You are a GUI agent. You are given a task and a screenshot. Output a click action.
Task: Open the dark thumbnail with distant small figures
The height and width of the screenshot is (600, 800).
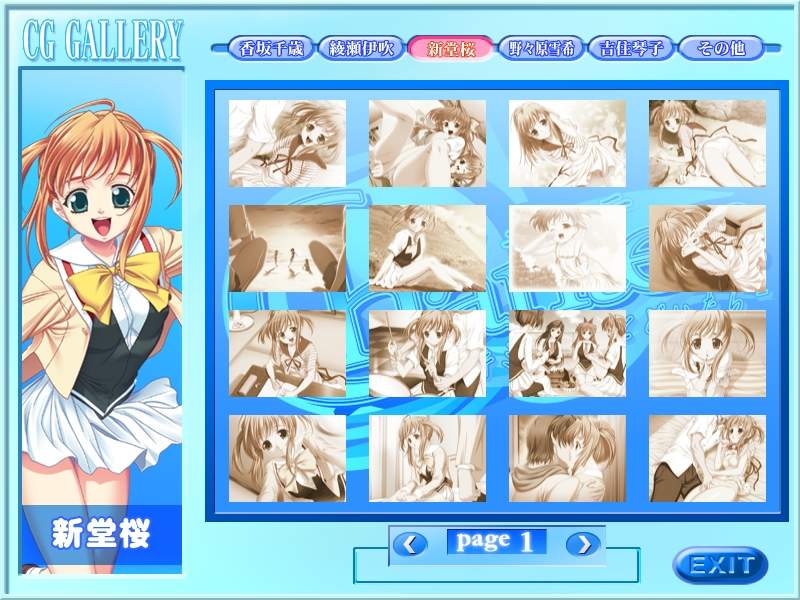coord(287,249)
